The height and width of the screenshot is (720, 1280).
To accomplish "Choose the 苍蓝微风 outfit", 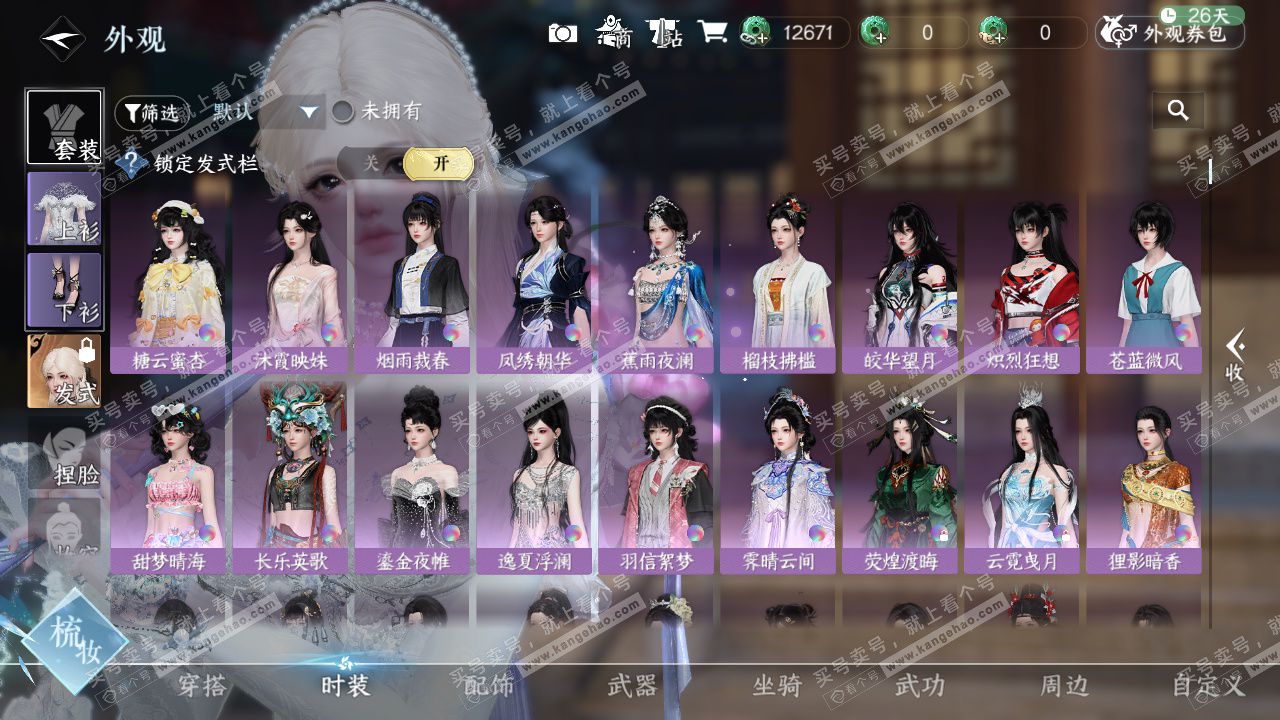I will coord(1144,283).
